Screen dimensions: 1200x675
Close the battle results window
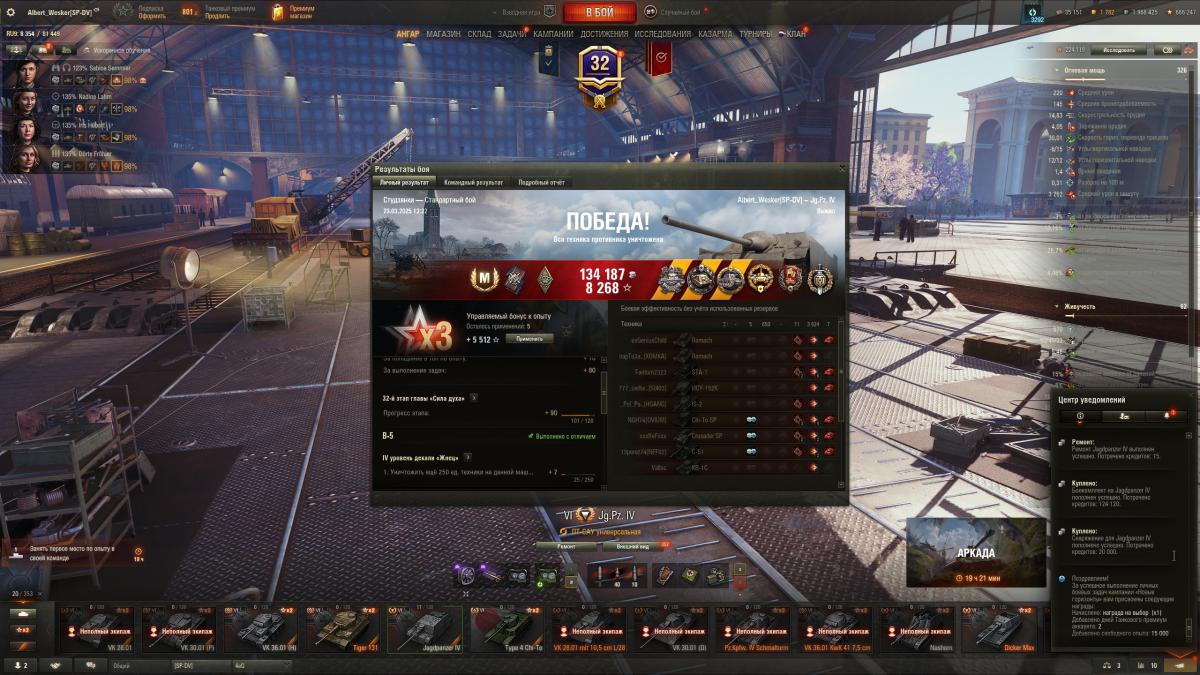pos(842,169)
